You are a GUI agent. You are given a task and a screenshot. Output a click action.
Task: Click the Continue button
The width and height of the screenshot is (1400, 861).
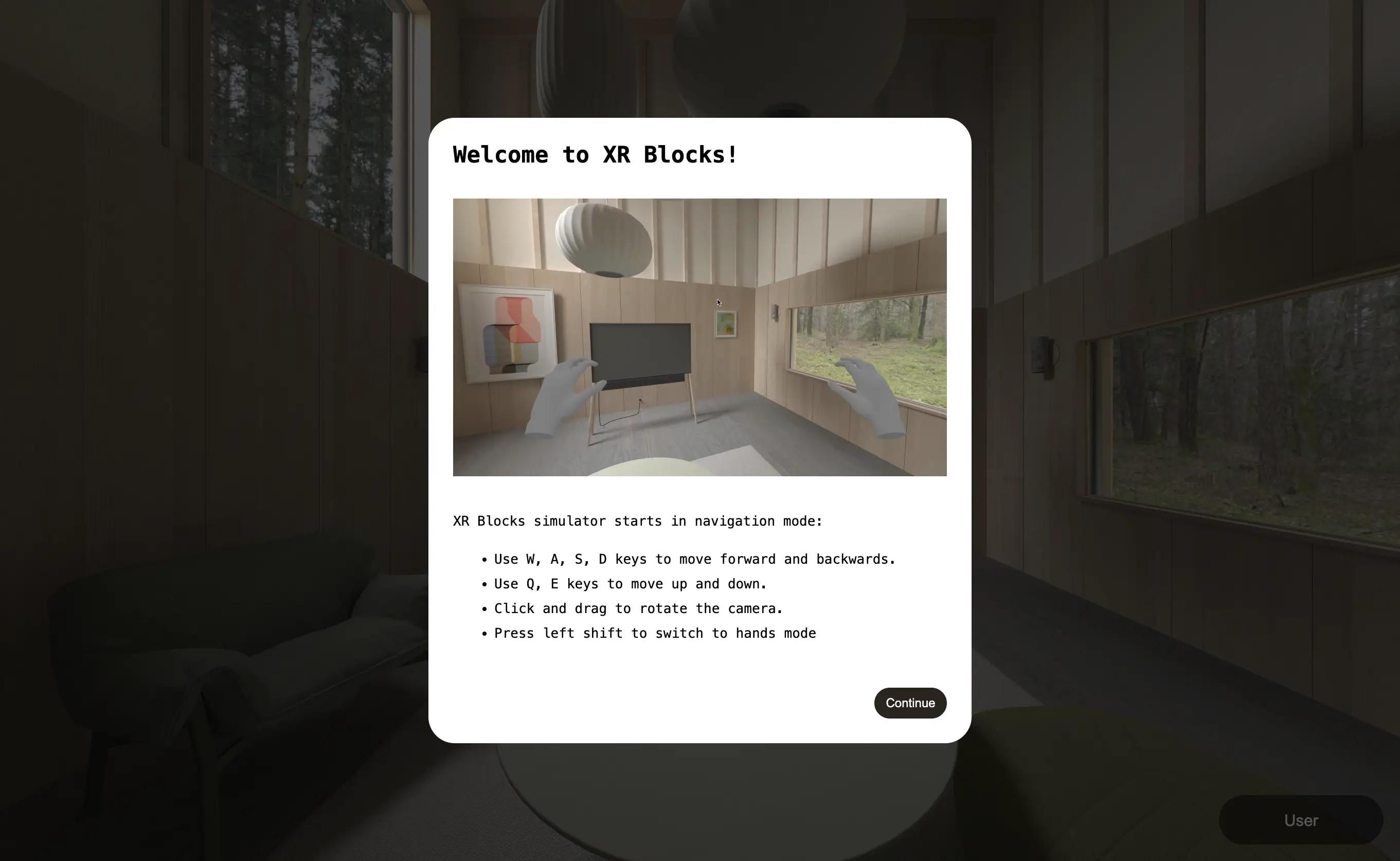coord(910,703)
